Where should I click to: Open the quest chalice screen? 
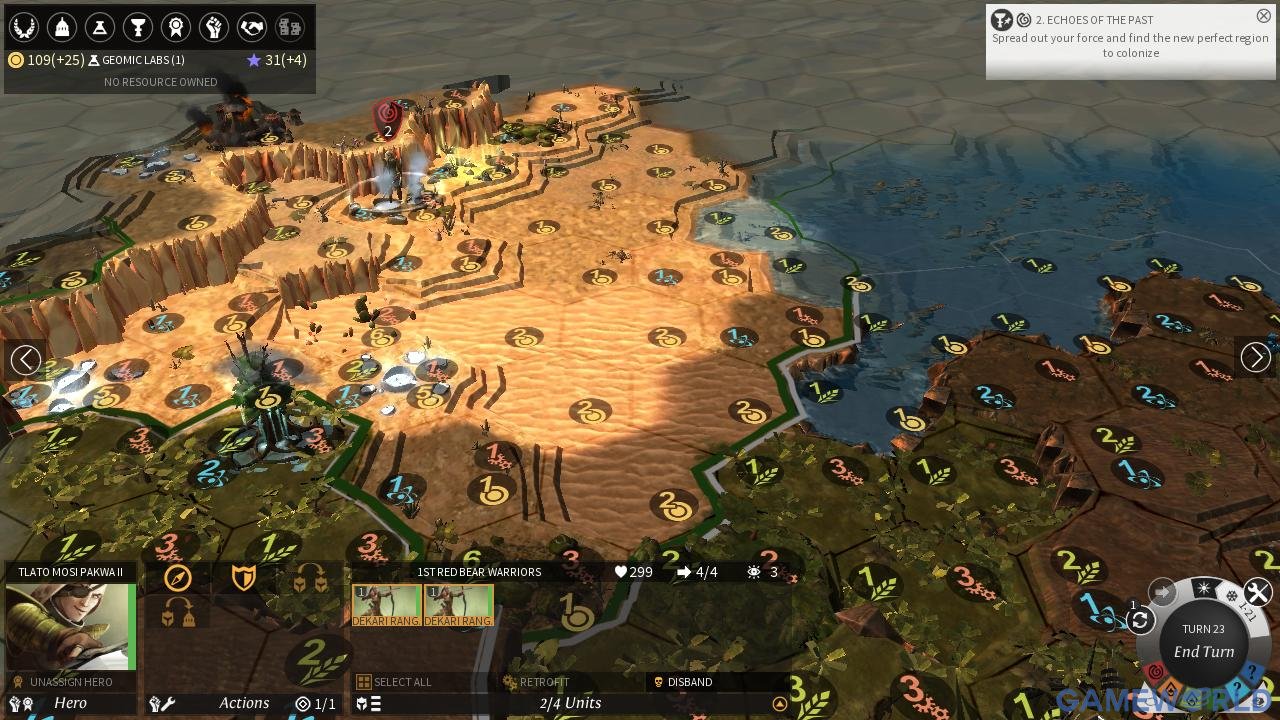pos(138,27)
